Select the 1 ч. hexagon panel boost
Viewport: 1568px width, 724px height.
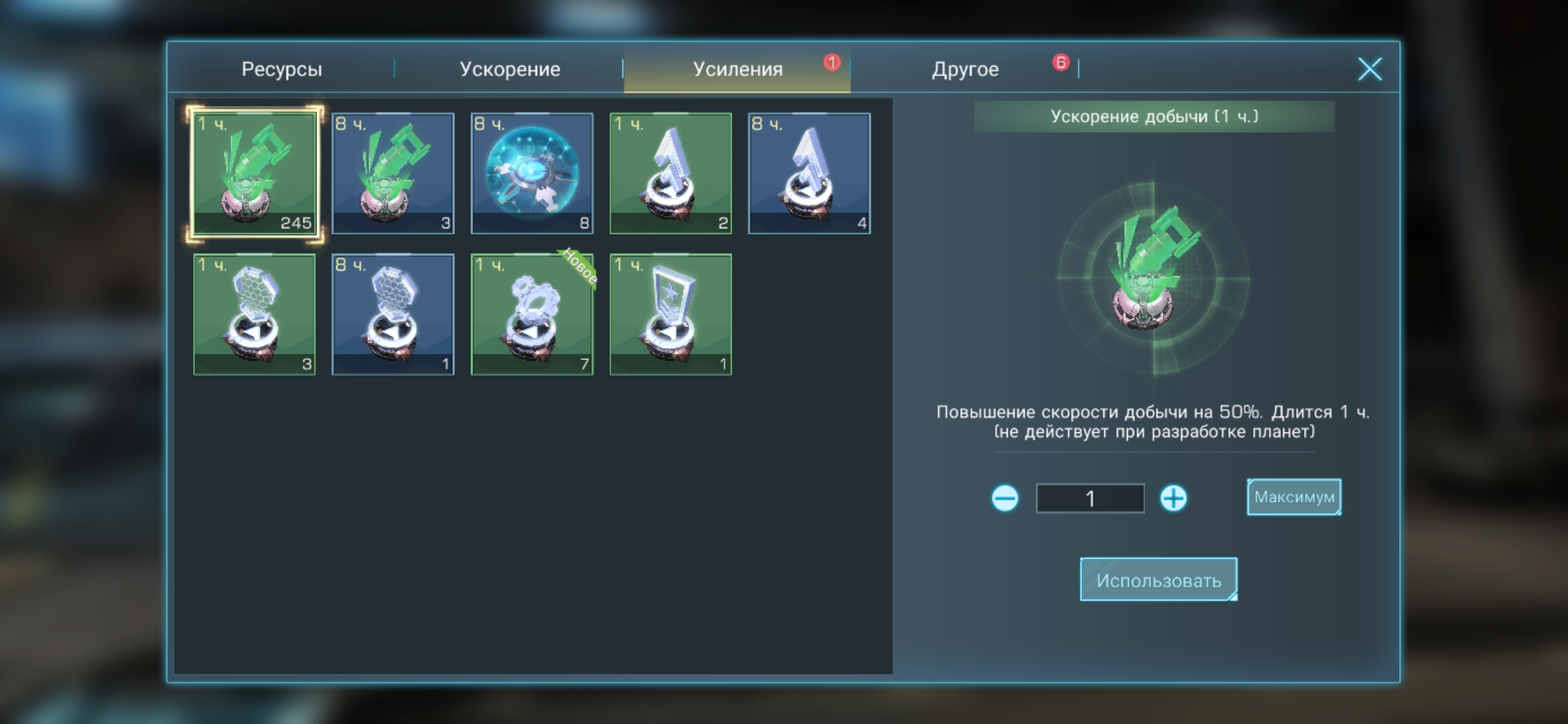[255, 314]
